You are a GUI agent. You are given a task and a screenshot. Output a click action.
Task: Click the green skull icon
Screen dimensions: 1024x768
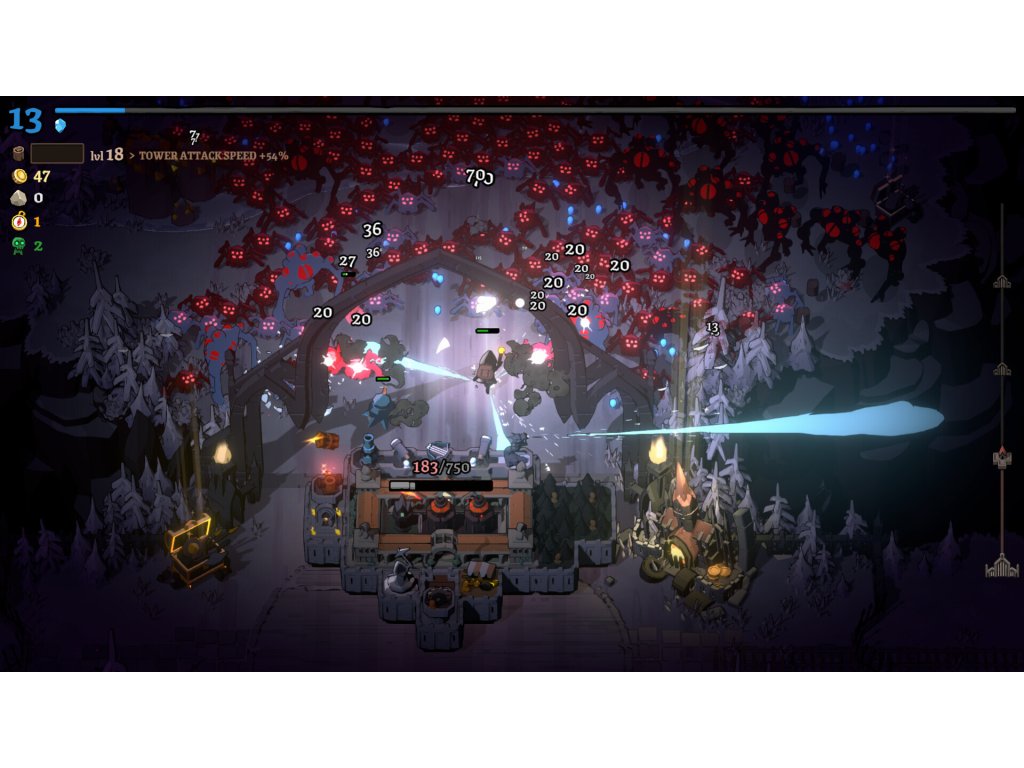(17, 245)
